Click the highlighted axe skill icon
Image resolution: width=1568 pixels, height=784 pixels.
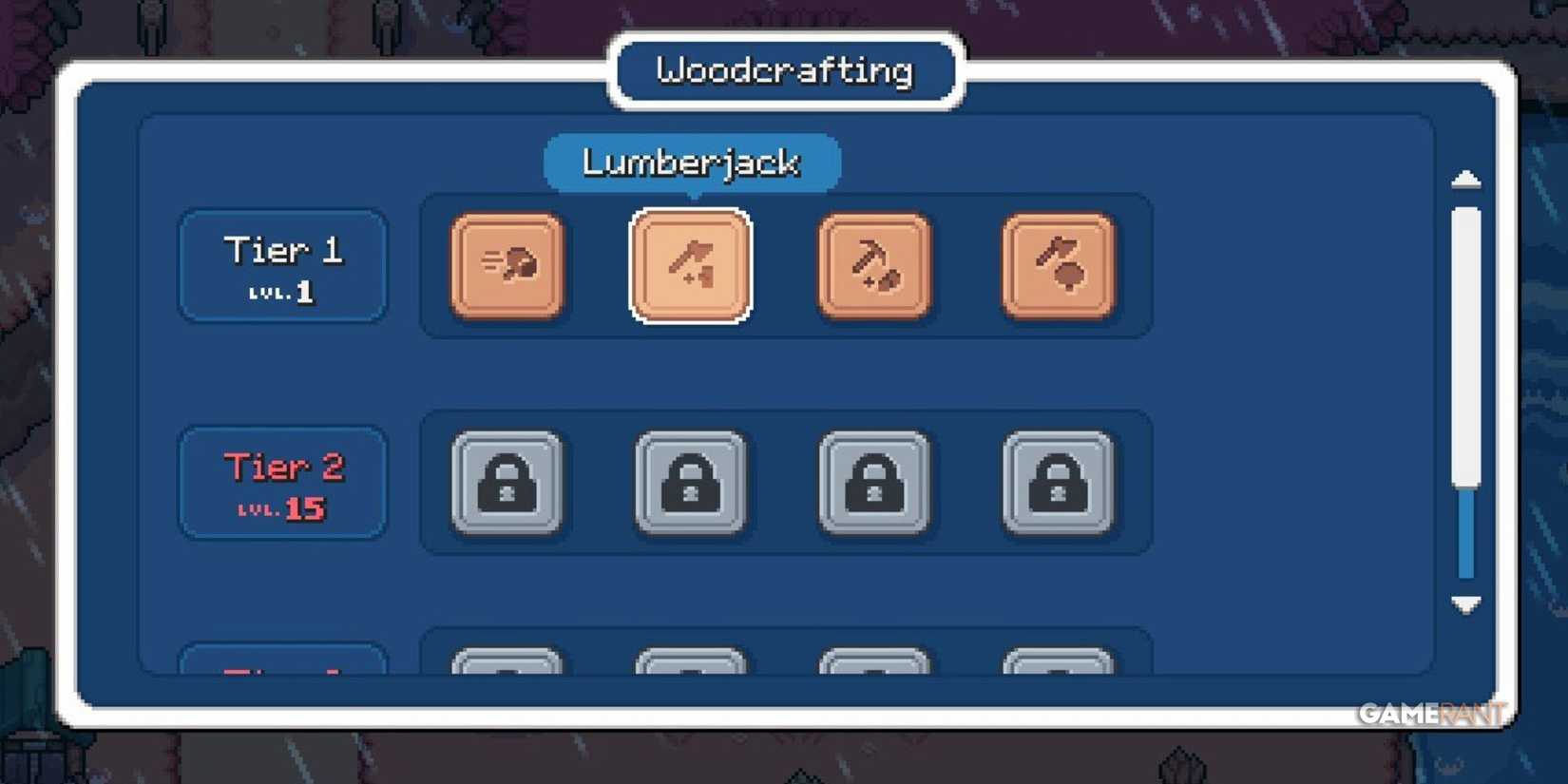click(691, 264)
